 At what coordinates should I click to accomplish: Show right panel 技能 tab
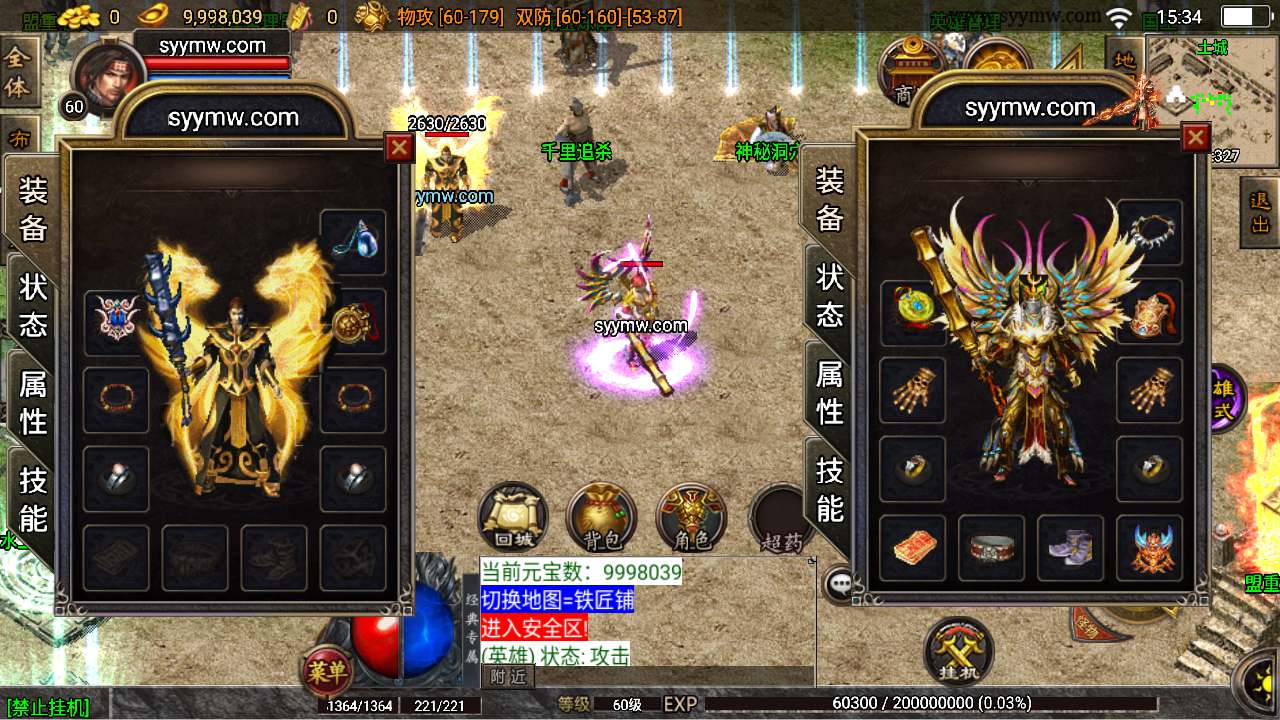(x=830, y=489)
